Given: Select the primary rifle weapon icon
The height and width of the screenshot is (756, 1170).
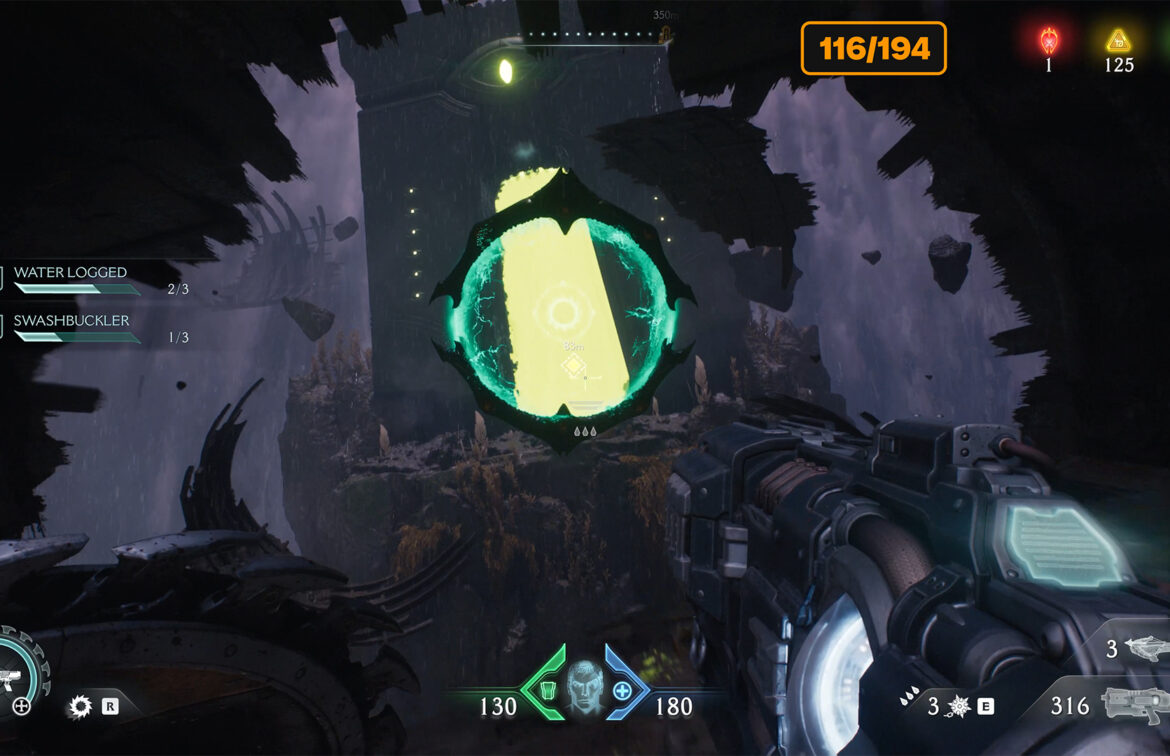Looking at the screenshot, I should (1134, 704).
